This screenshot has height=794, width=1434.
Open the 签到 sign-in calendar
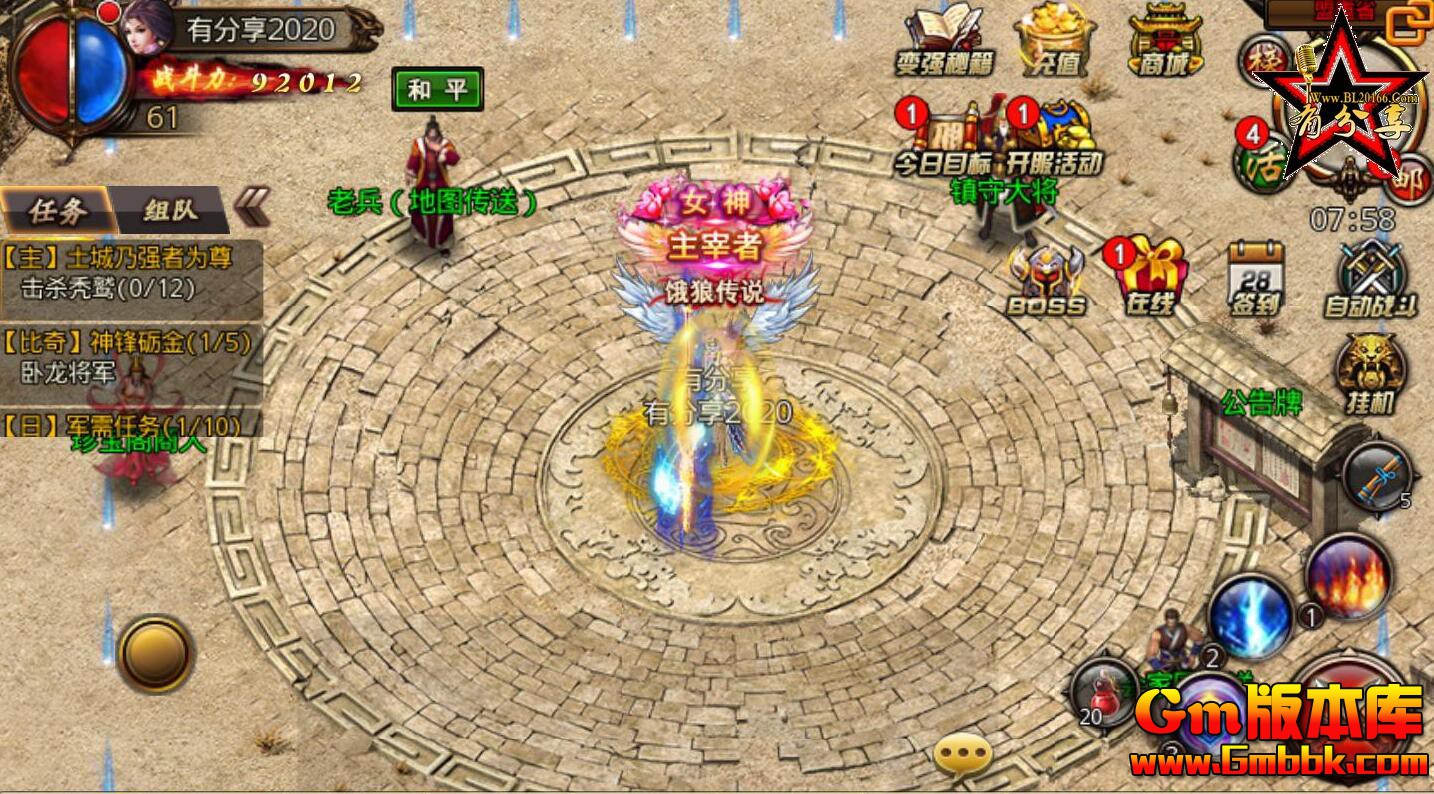(1255, 278)
